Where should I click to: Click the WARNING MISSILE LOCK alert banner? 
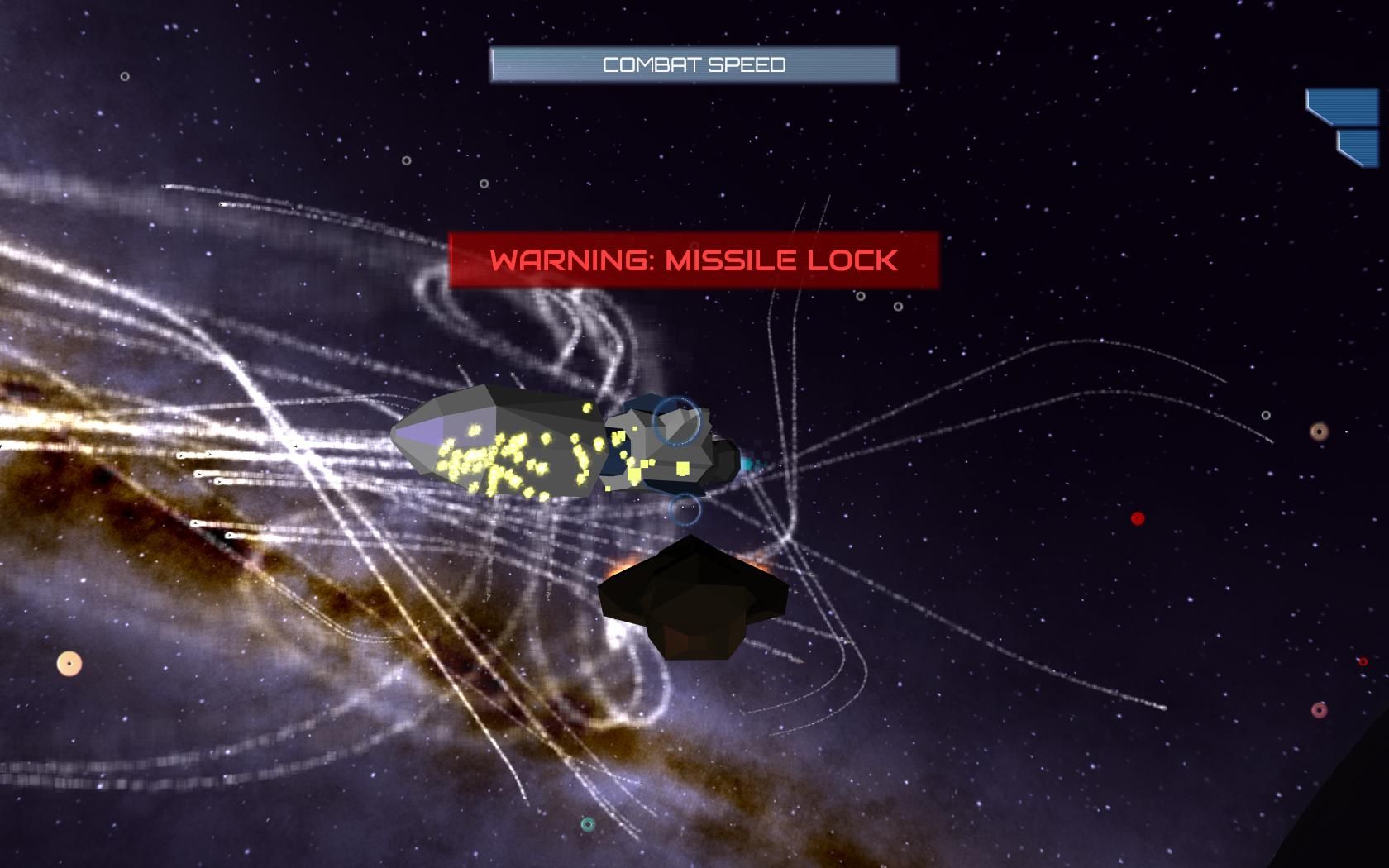(694, 259)
